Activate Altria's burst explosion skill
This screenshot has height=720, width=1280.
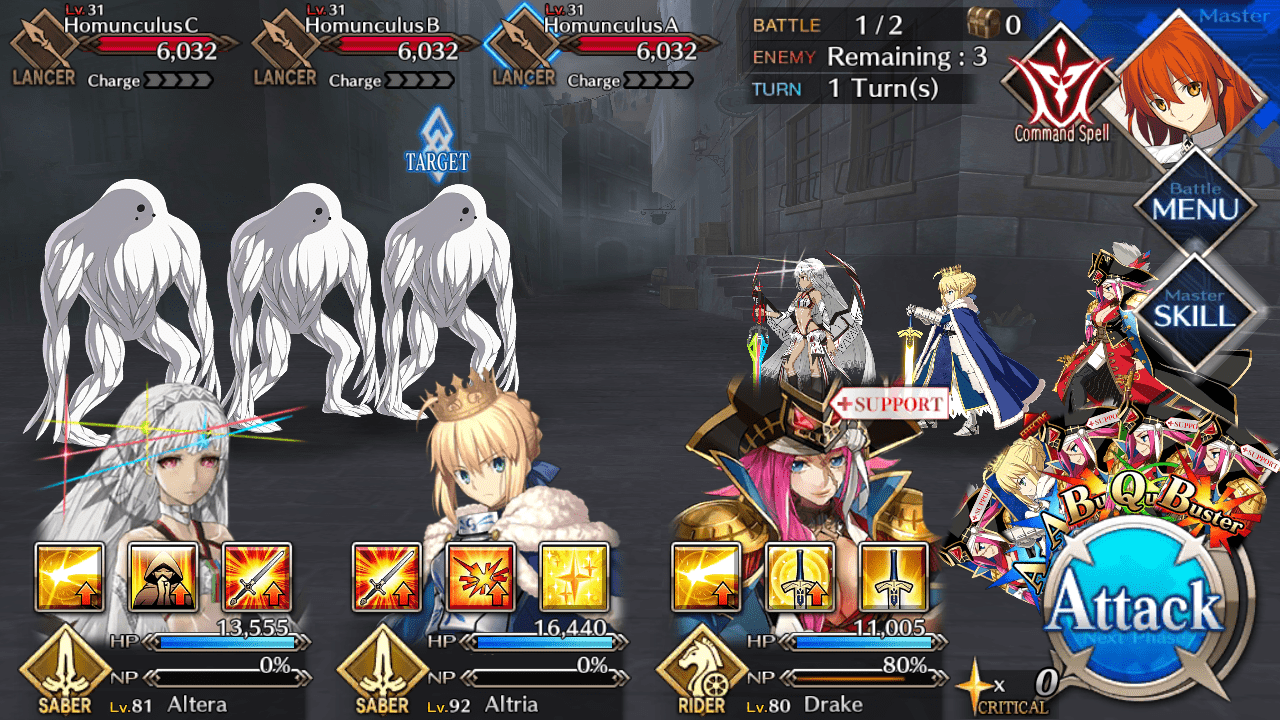481,577
